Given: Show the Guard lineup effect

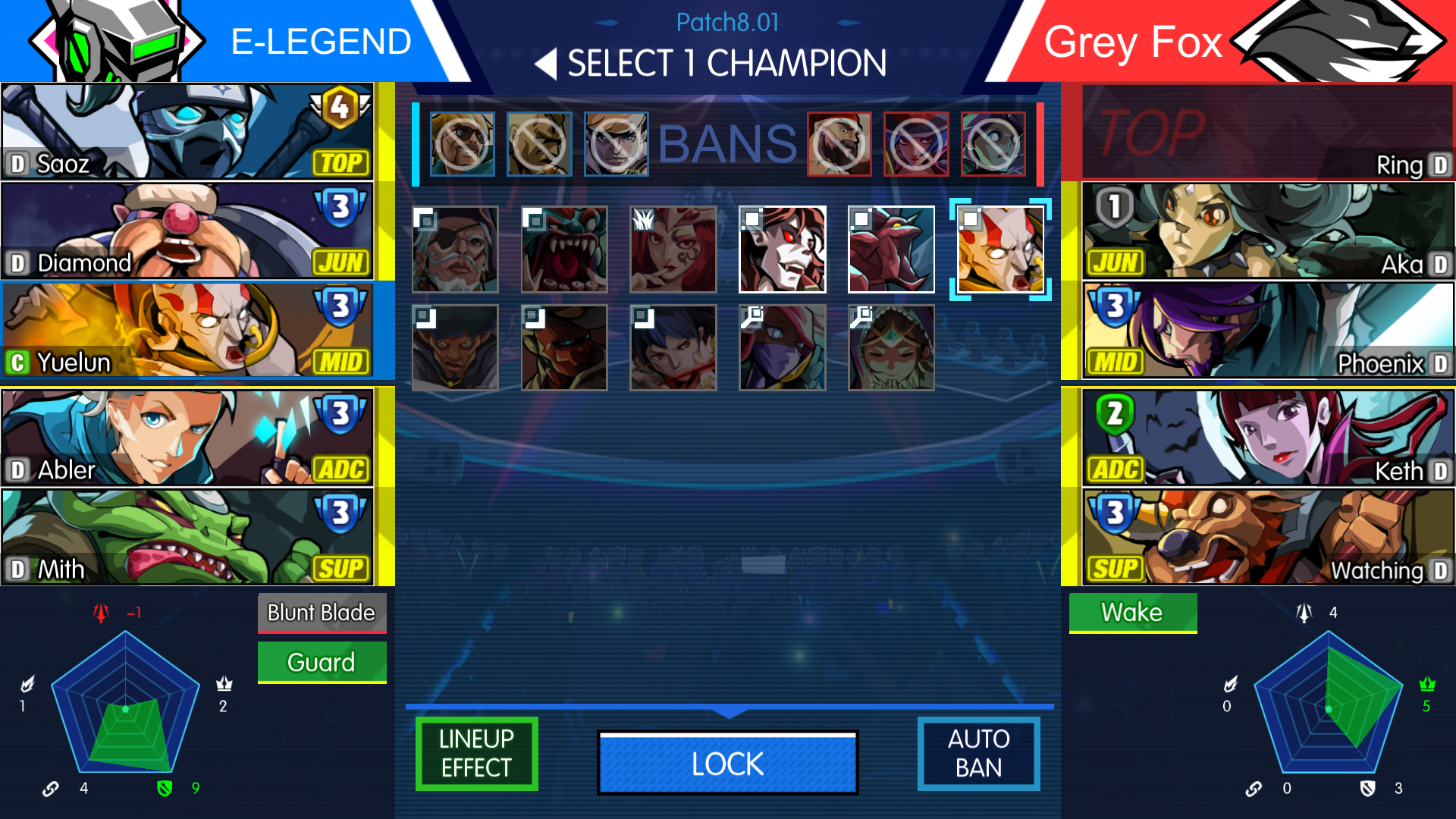Looking at the screenshot, I should pos(322,662).
